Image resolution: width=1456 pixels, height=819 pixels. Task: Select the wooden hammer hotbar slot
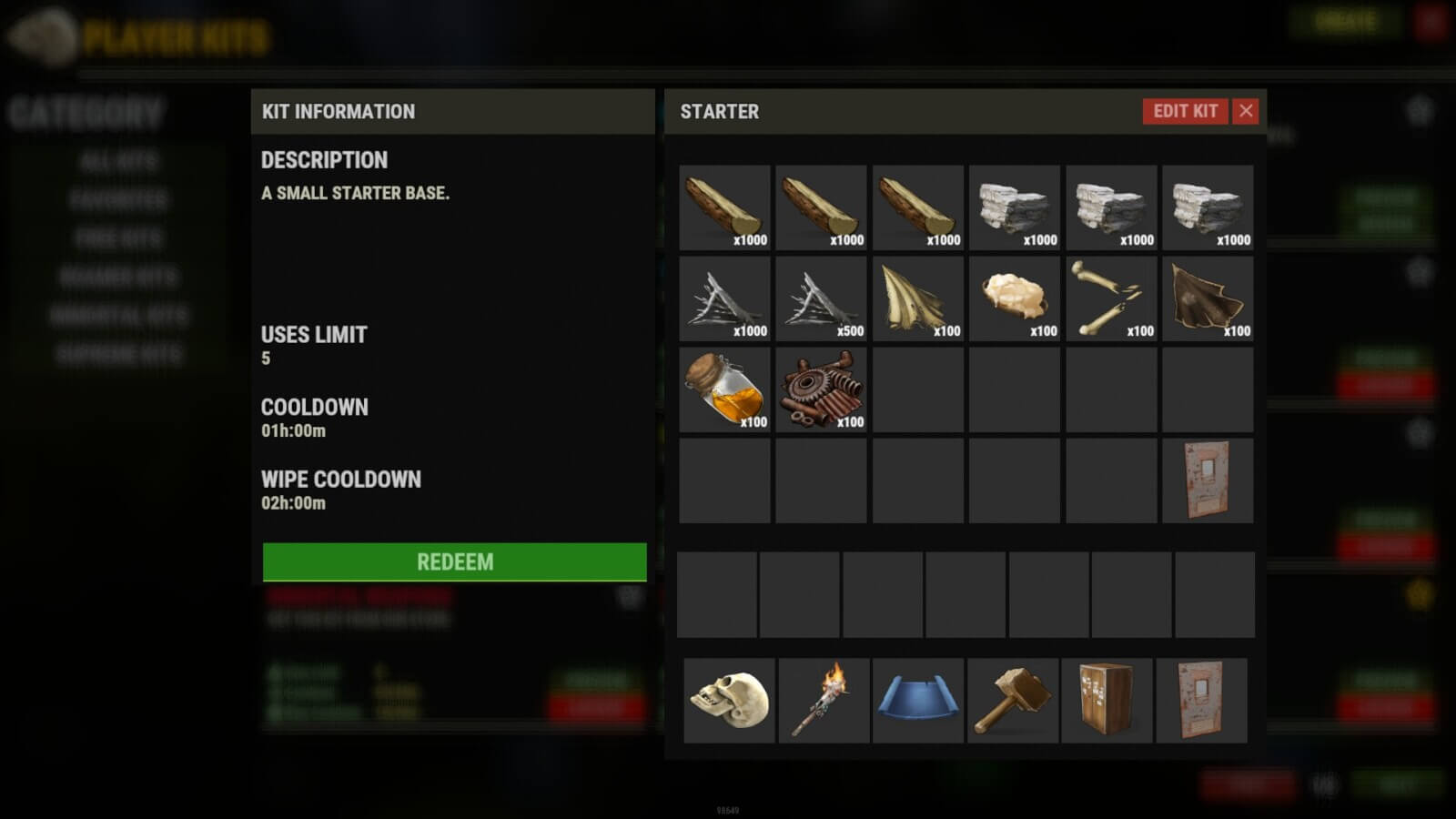[1012, 700]
